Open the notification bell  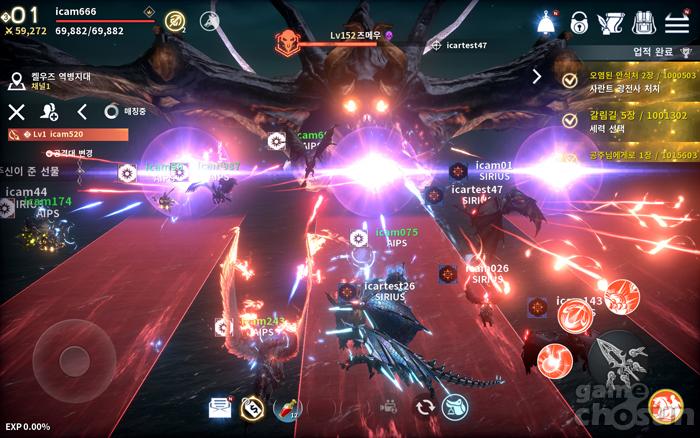(546, 21)
